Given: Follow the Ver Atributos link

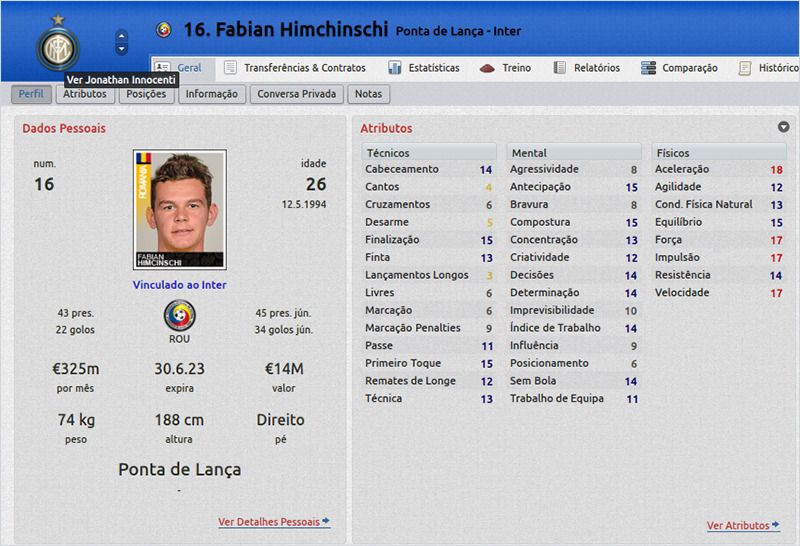Looking at the screenshot, I should pos(742,525).
